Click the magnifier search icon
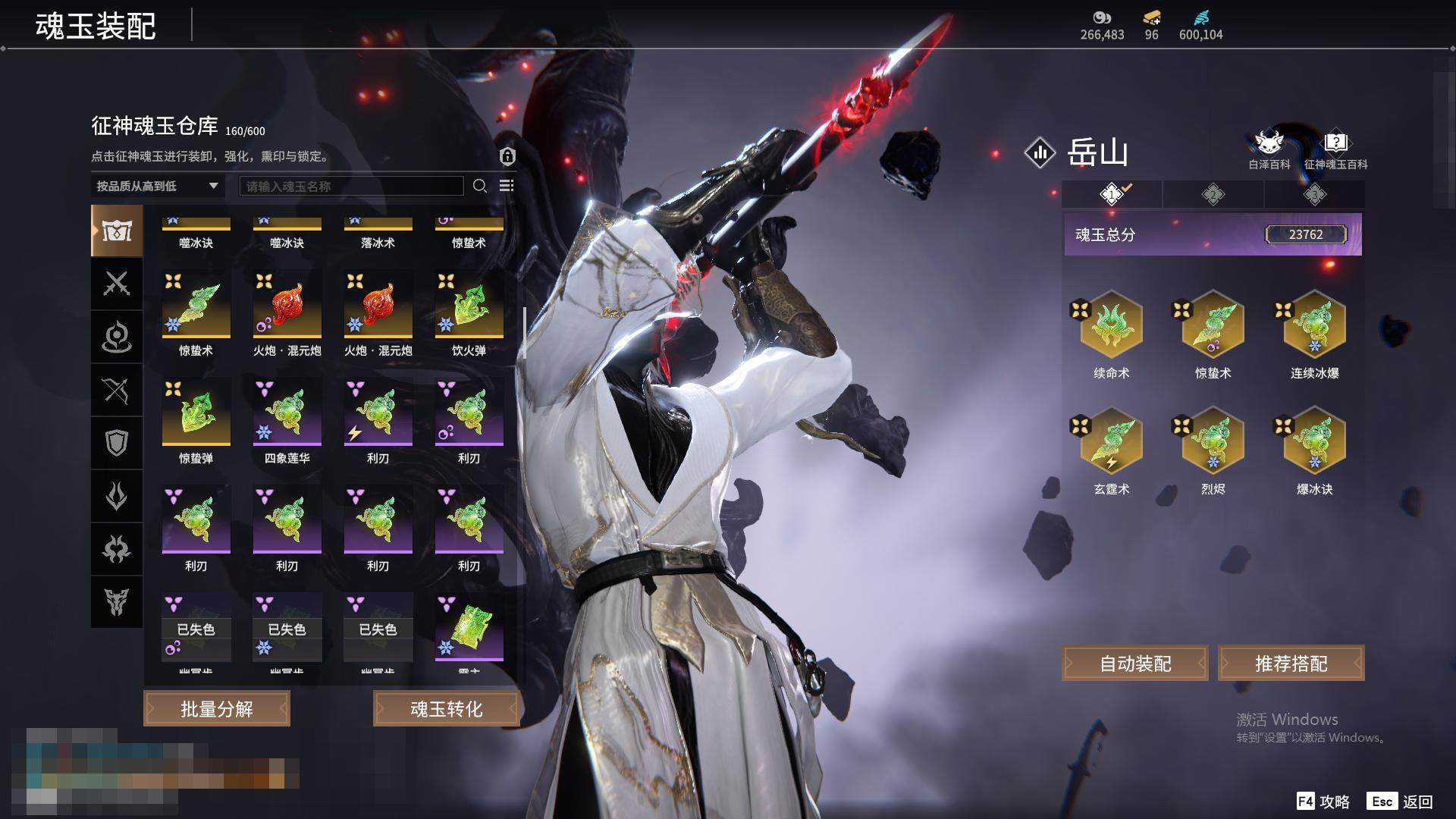1456x819 pixels. click(x=480, y=186)
